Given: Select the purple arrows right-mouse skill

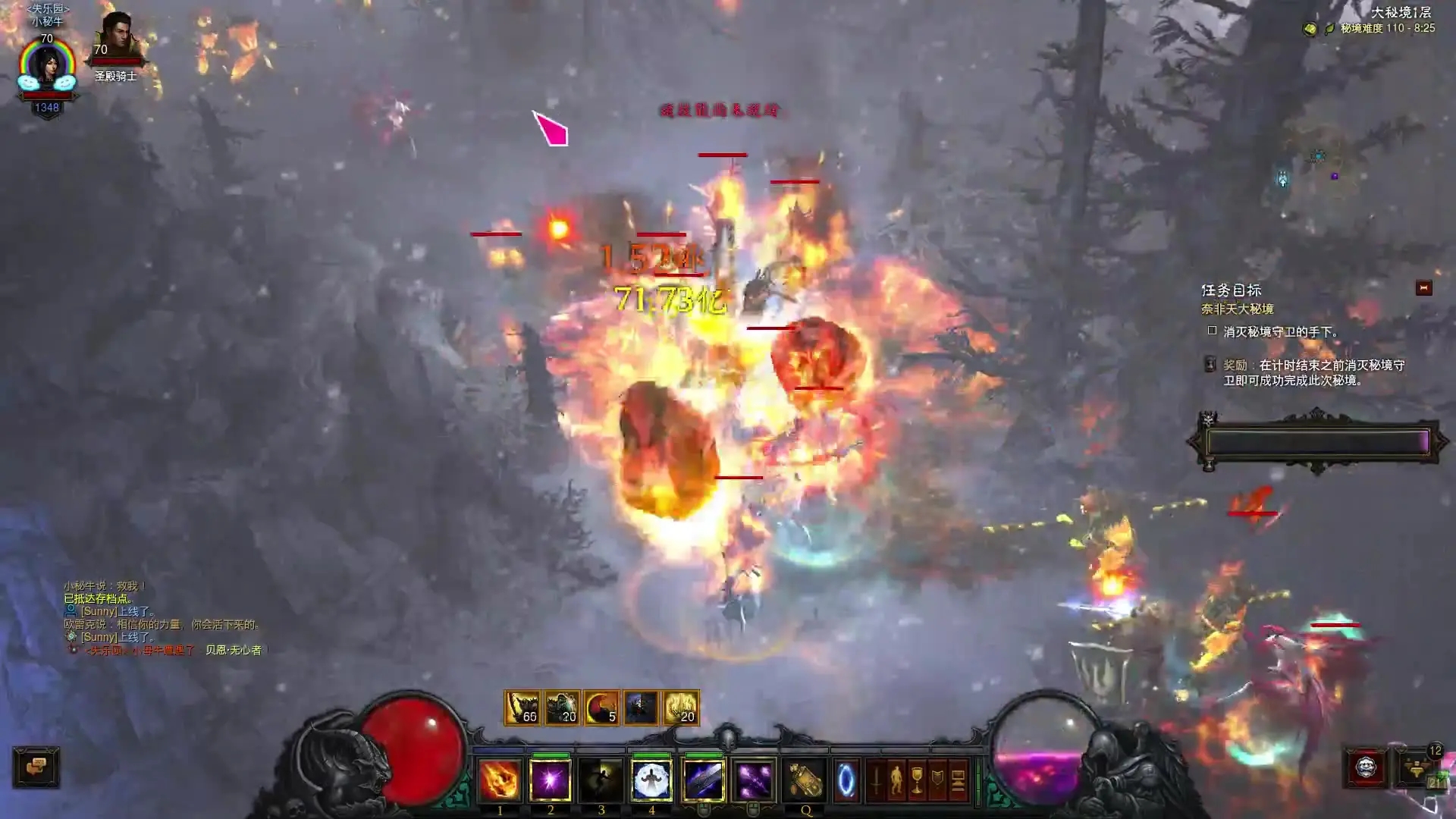Looking at the screenshot, I should pos(754,780).
